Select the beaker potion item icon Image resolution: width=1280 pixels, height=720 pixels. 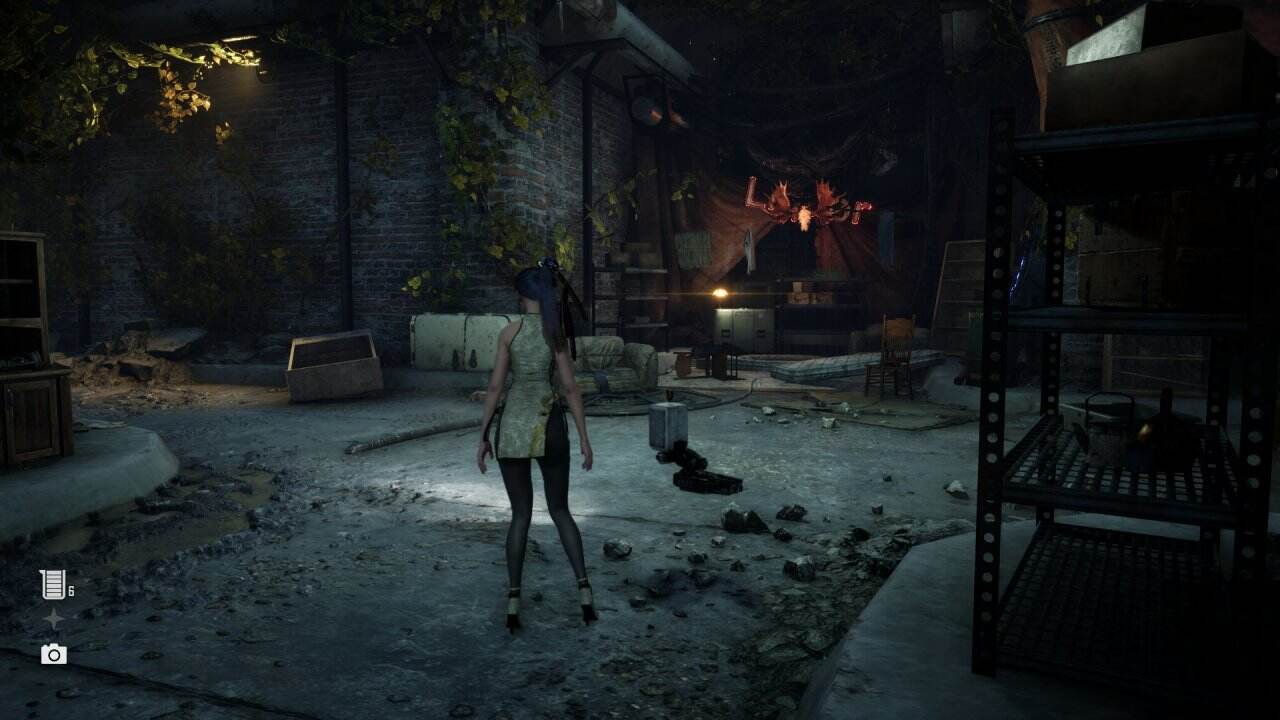[x=52, y=585]
